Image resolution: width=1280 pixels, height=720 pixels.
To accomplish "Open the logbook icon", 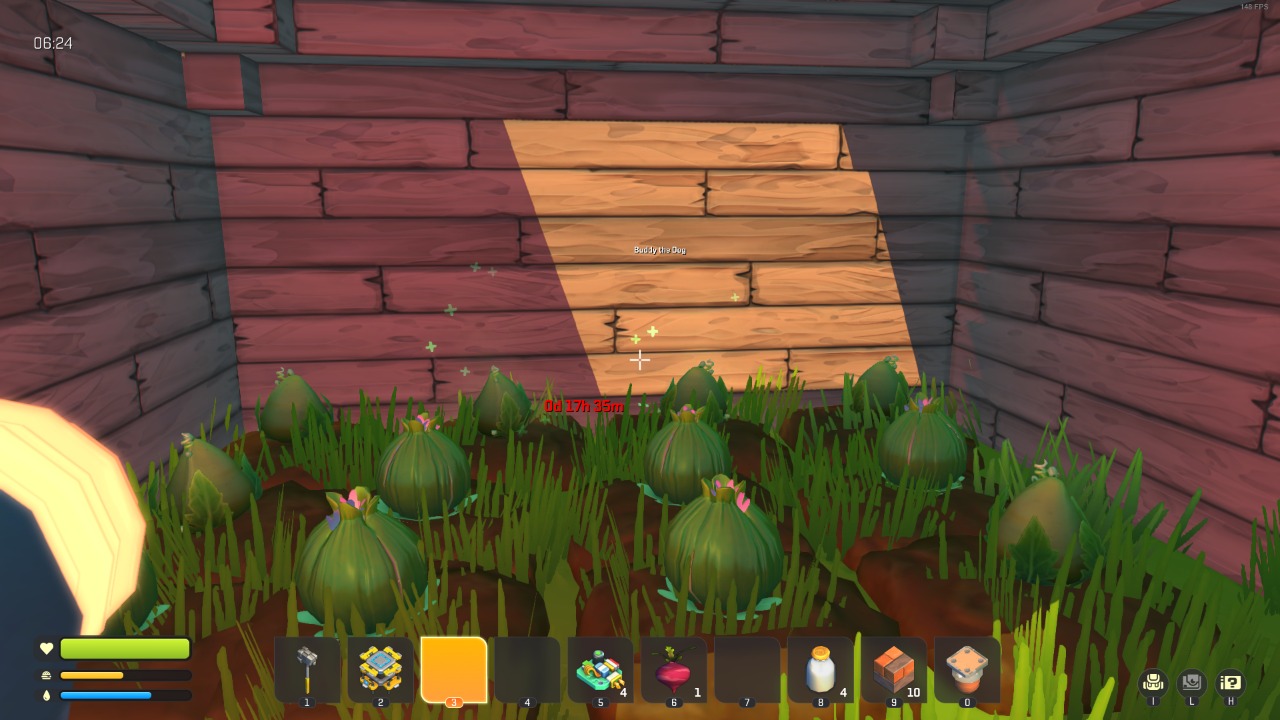I will [1192, 683].
